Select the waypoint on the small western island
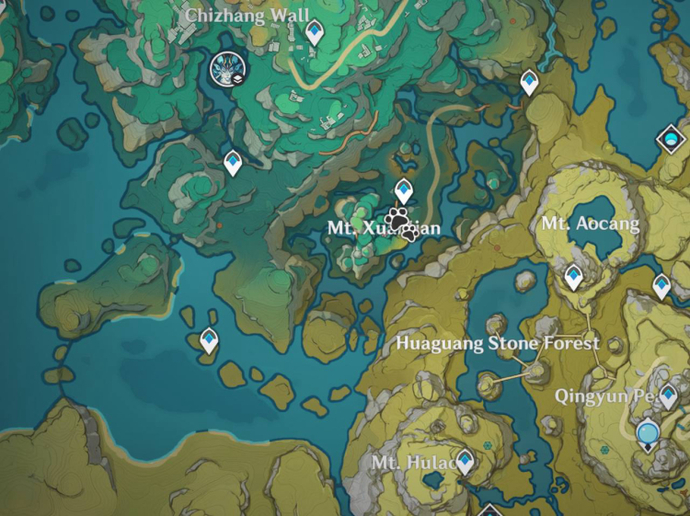The width and height of the screenshot is (690, 516). tap(209, 341)
